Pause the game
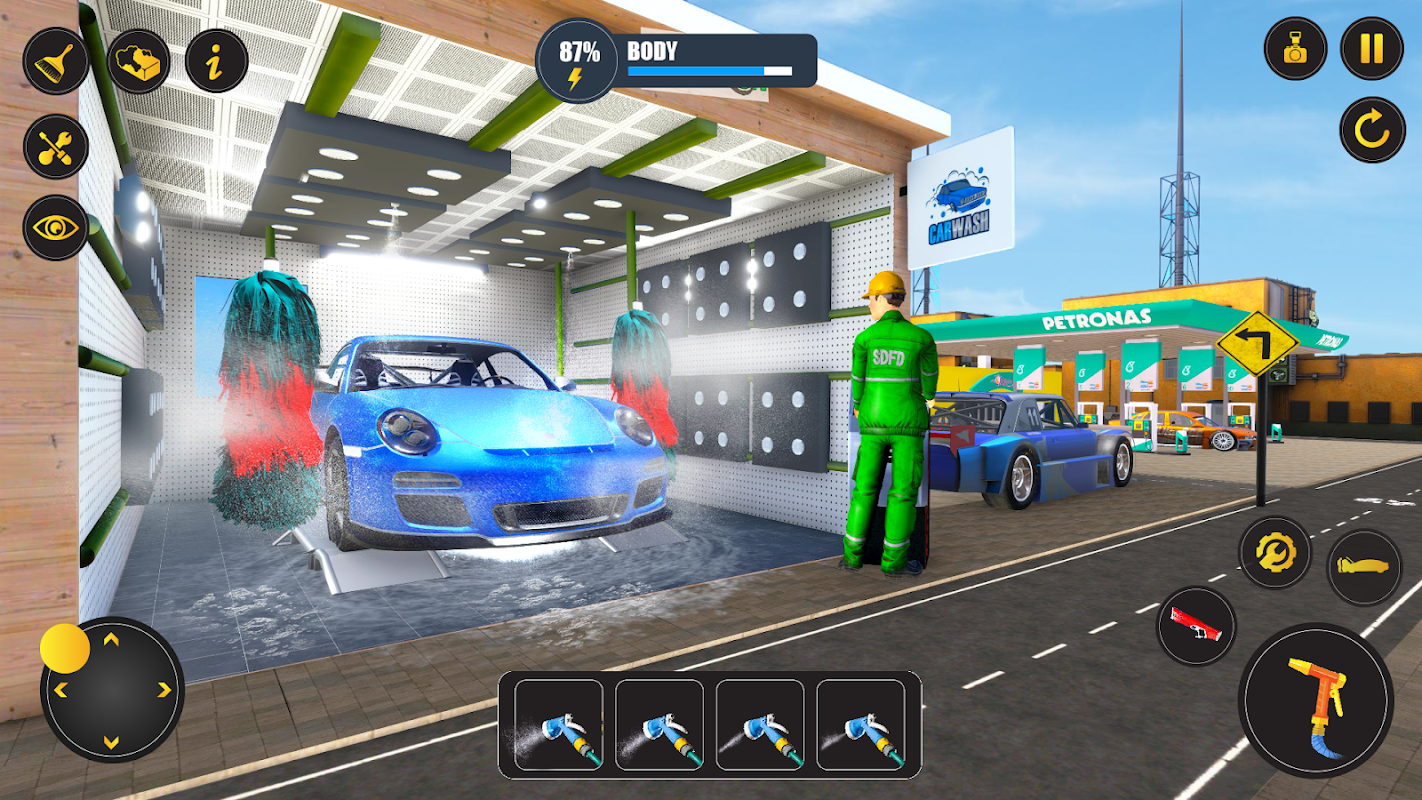Image resolution: width=1422 pixels, height=800 pixels. point(1372,49)
